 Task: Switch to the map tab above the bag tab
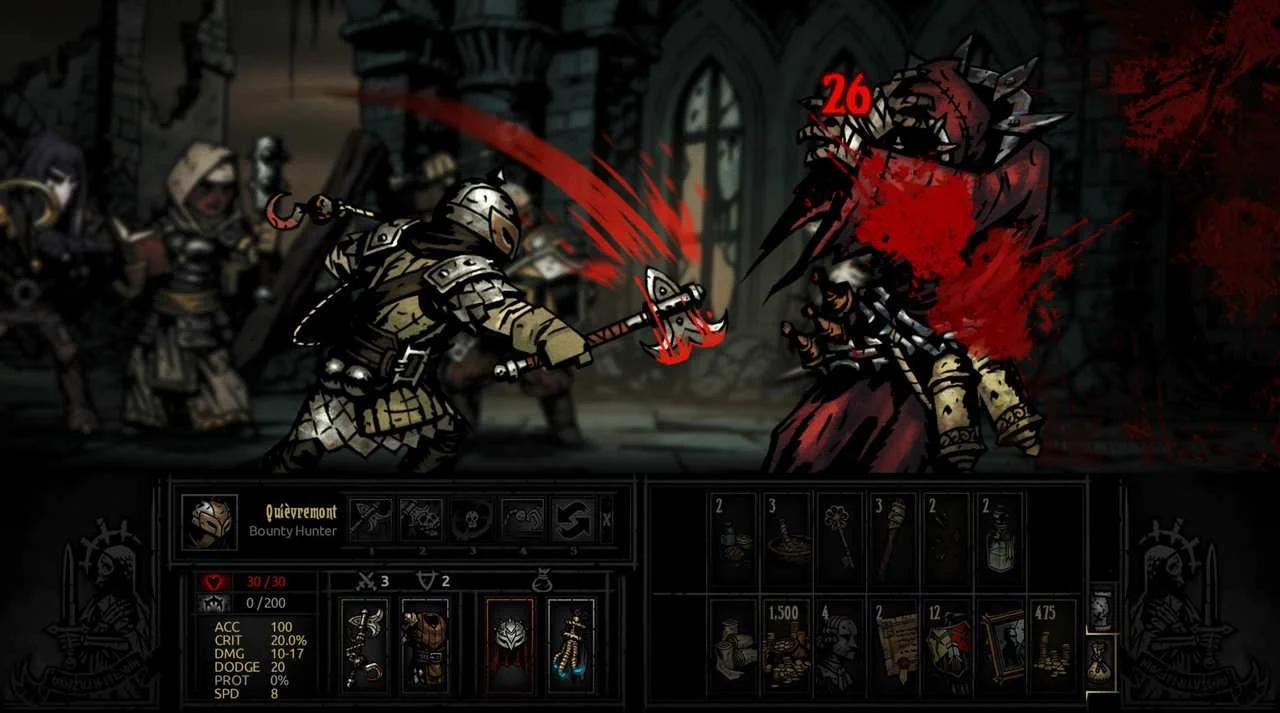point(1101,609)
